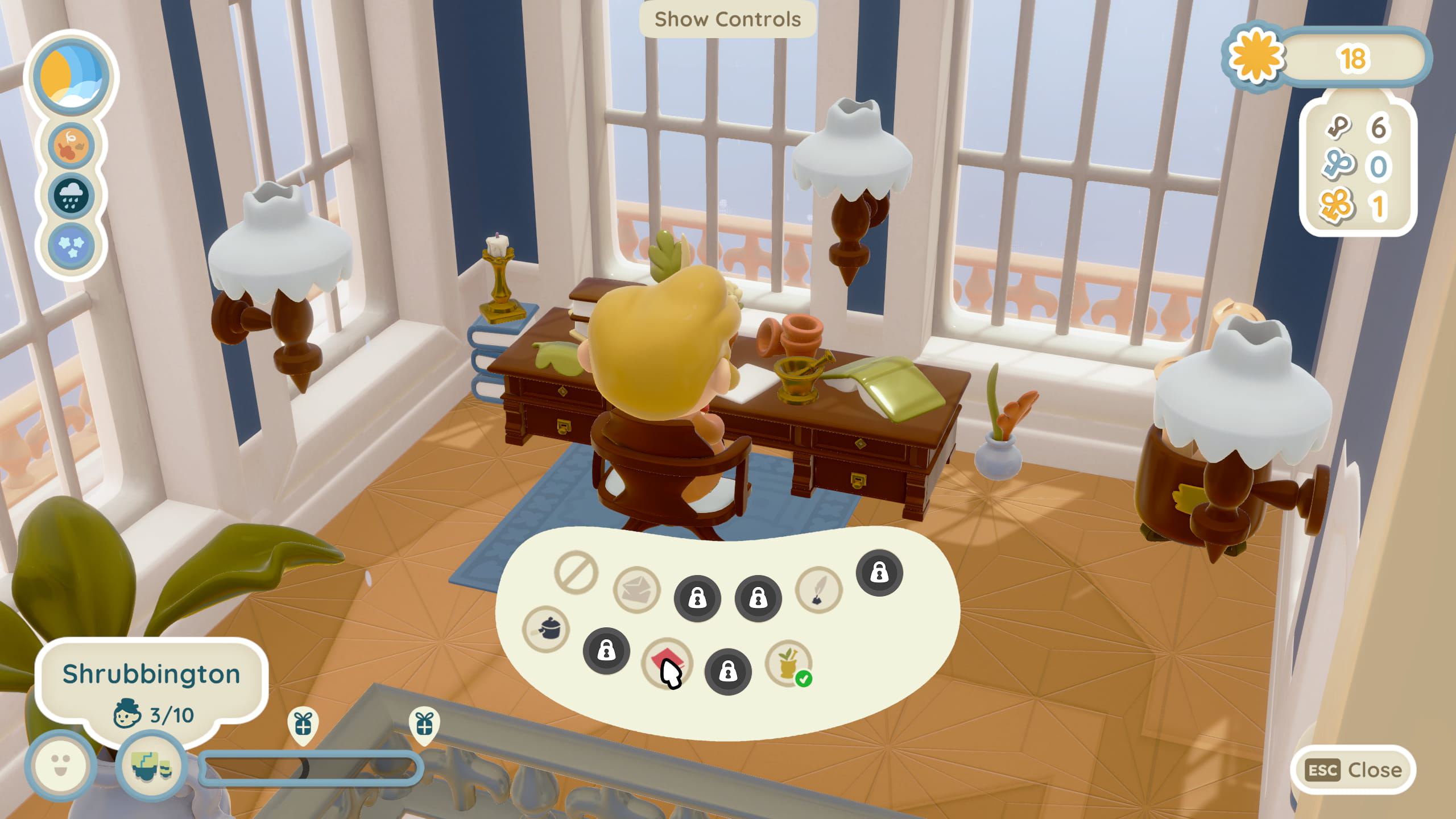Activate the three stars snow icon
Viewport: 1456px width, 819px height.
71,246
